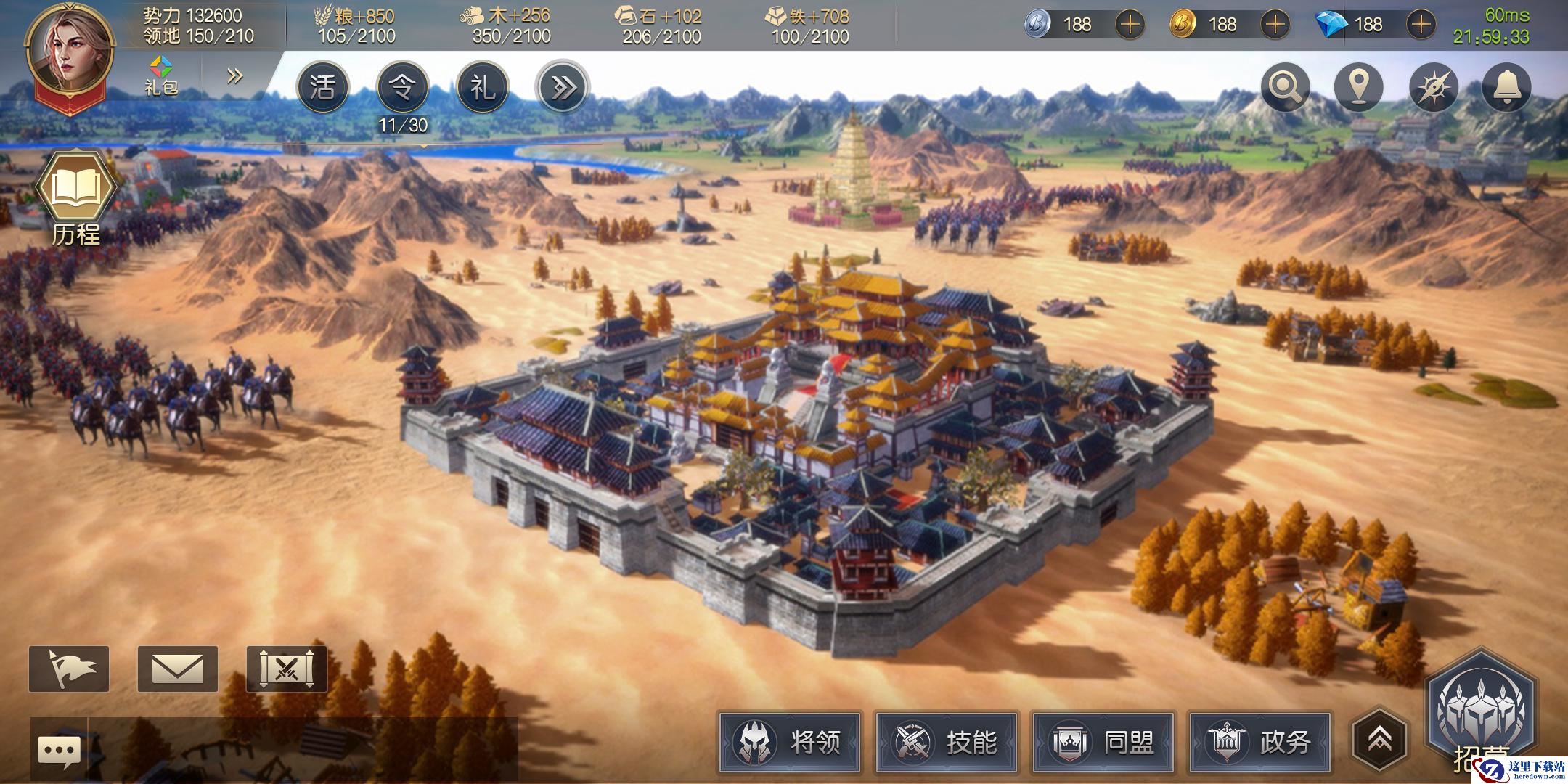Open the bell notifications
This screenshot has width=1568, height=784.
[x=1506, y=88]
